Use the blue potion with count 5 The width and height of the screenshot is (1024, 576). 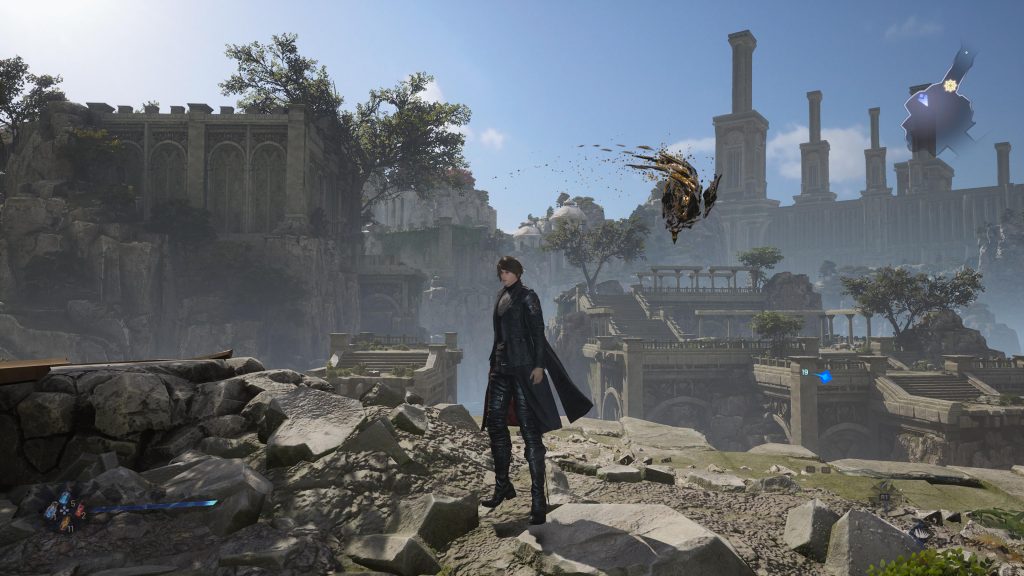click(65, 497)
